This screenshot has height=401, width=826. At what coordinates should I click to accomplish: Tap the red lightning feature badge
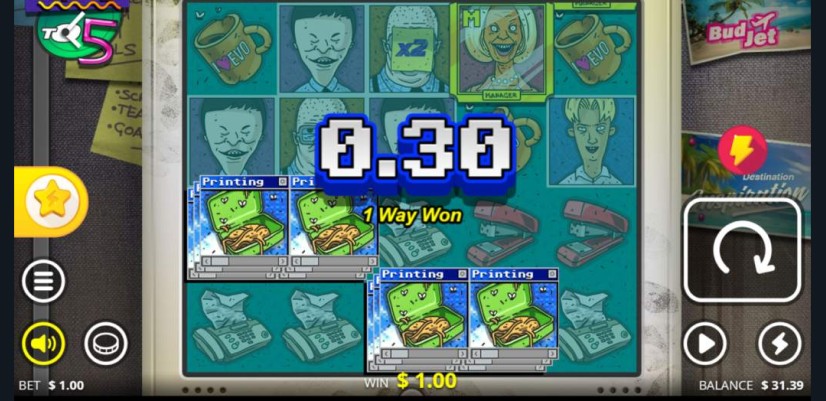(741, 151)
